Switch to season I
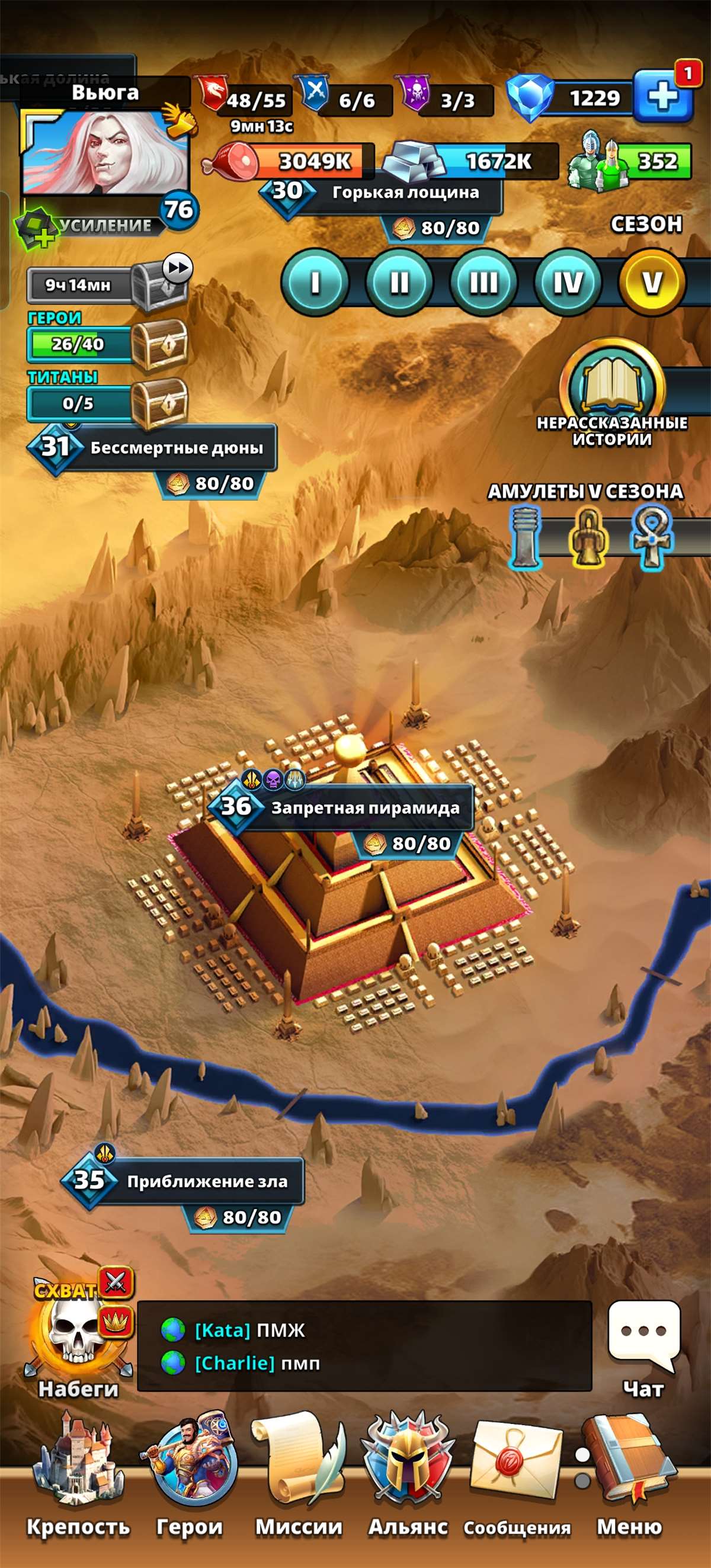 pyautogui.click(x=315, y=283)
